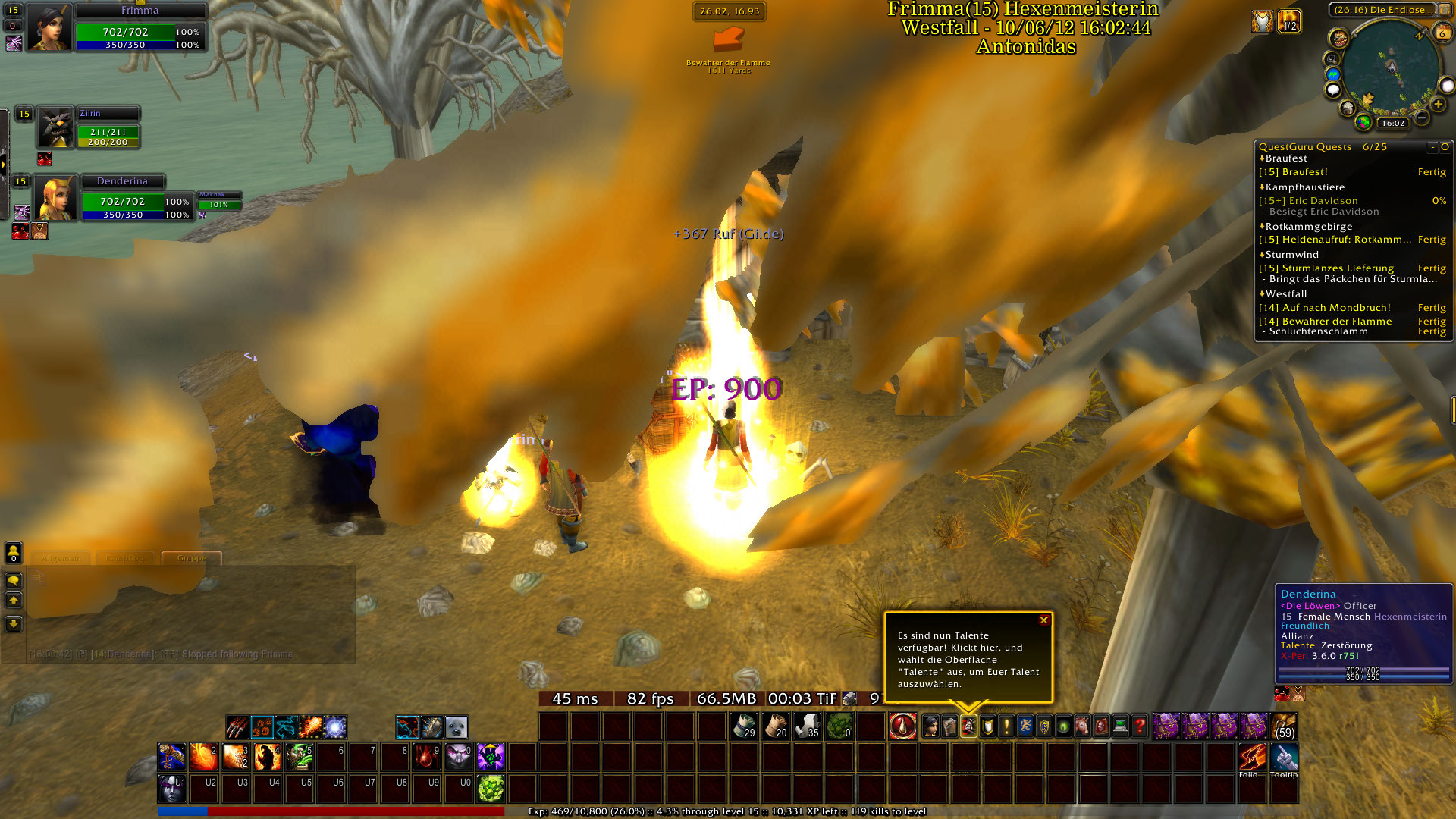Image resolution: width=1456 pixels, height=819 pixels.
Task: Open the calendar button showing 6
Action: click(1442, 33)
